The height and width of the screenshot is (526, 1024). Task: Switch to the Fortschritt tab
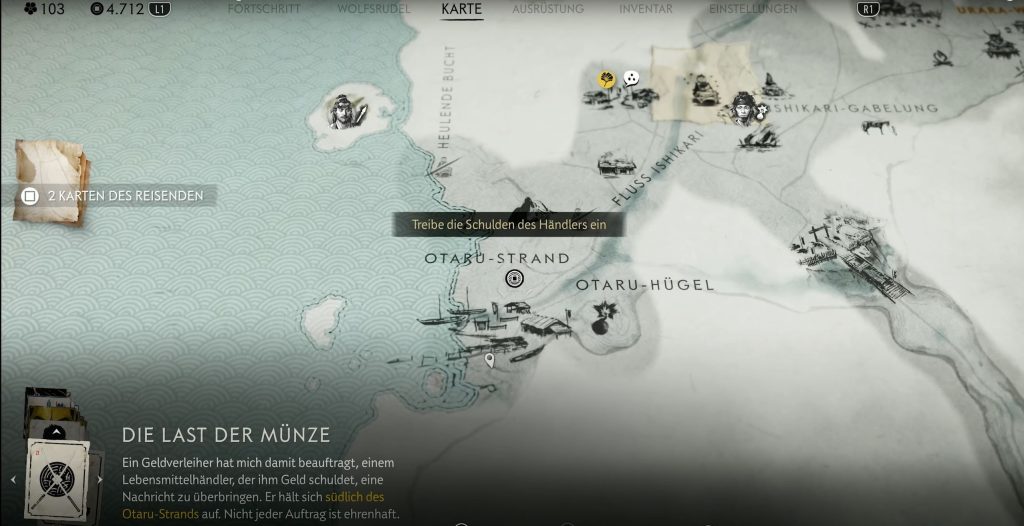pyautogui.click(x=264, y=9)
